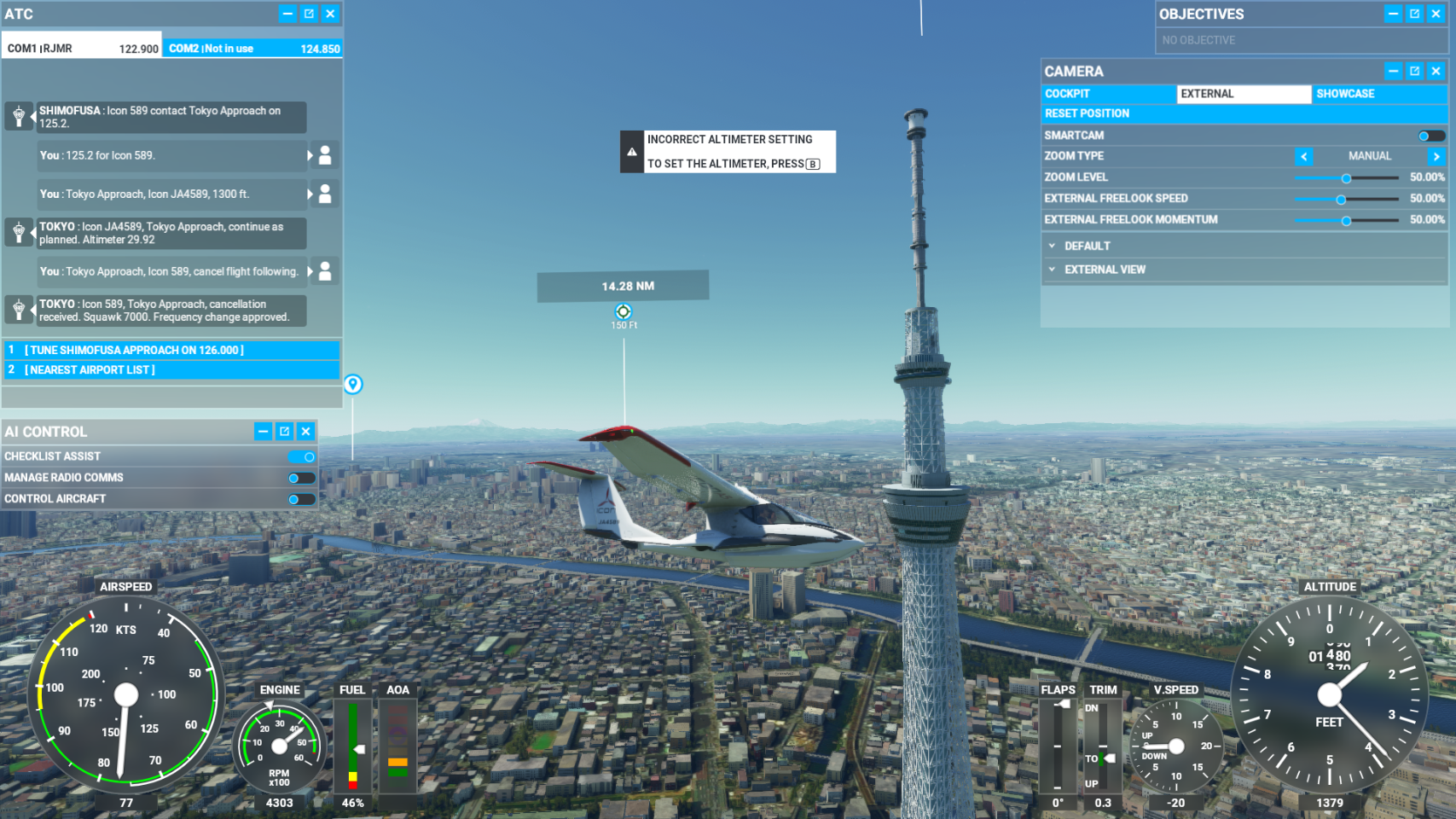Screen dimensions: 1456x819
Task: Click the Reset Position button
Action: point(1087,113)
